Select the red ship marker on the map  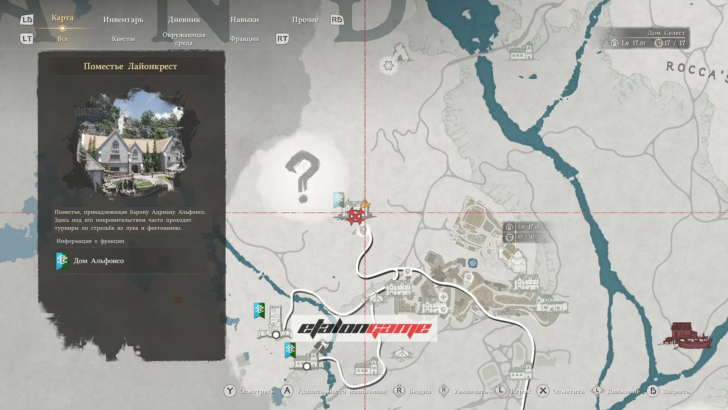tap(685, 332)
